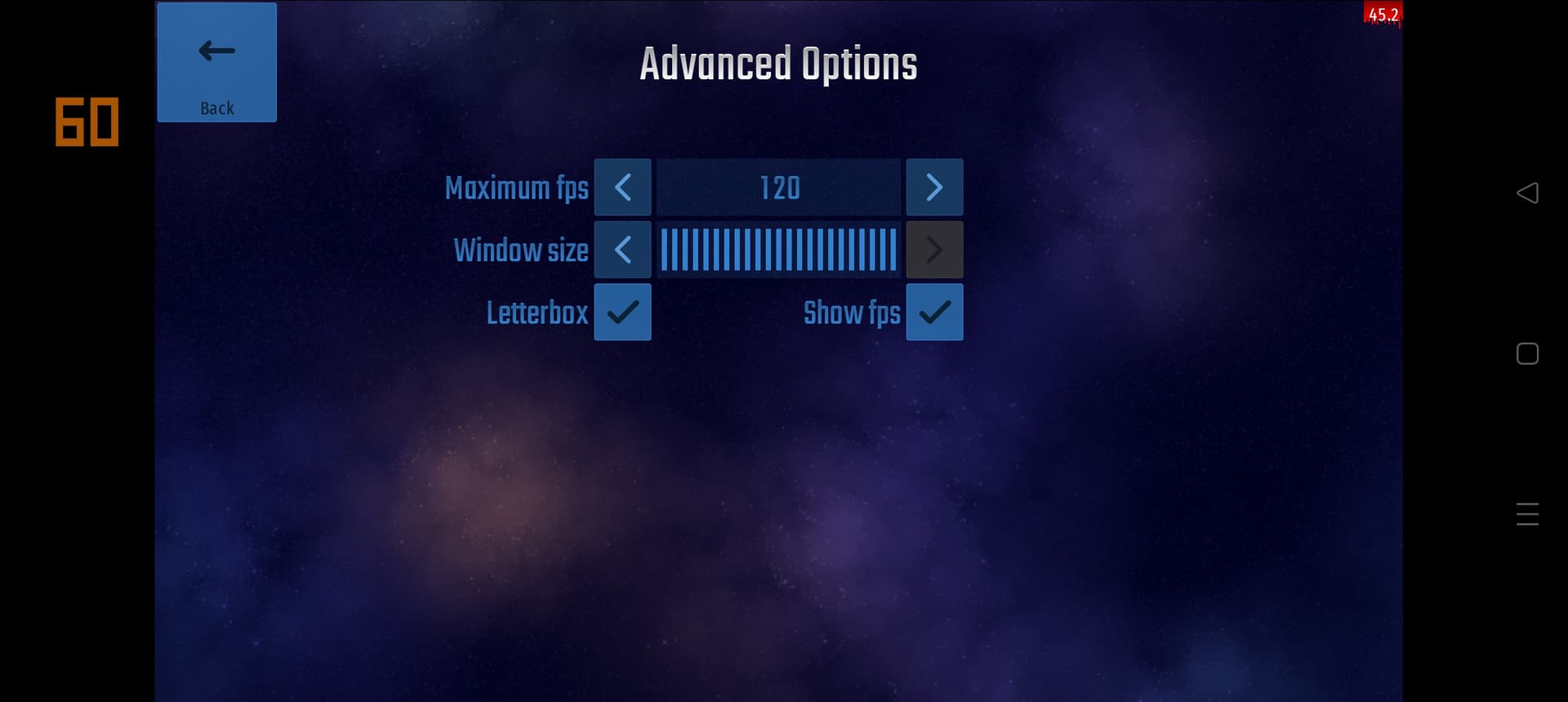
Task: Go back using the Back button
Action: pyautogui.click(x=216, y=63)
